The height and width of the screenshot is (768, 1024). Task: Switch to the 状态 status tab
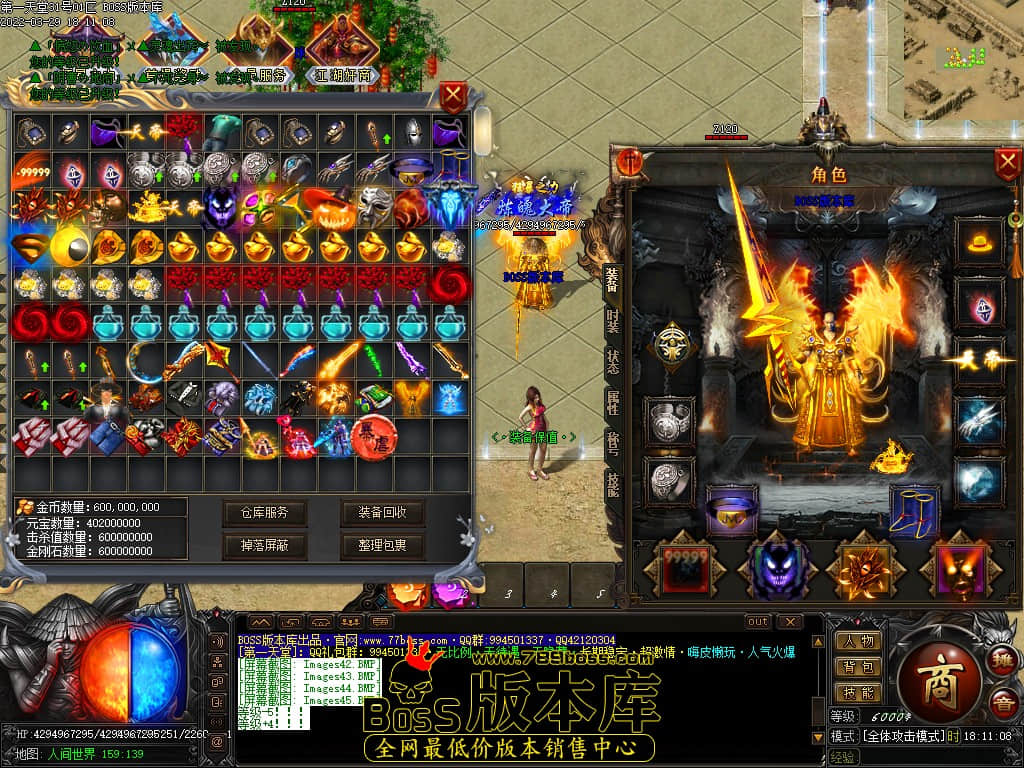612,362
